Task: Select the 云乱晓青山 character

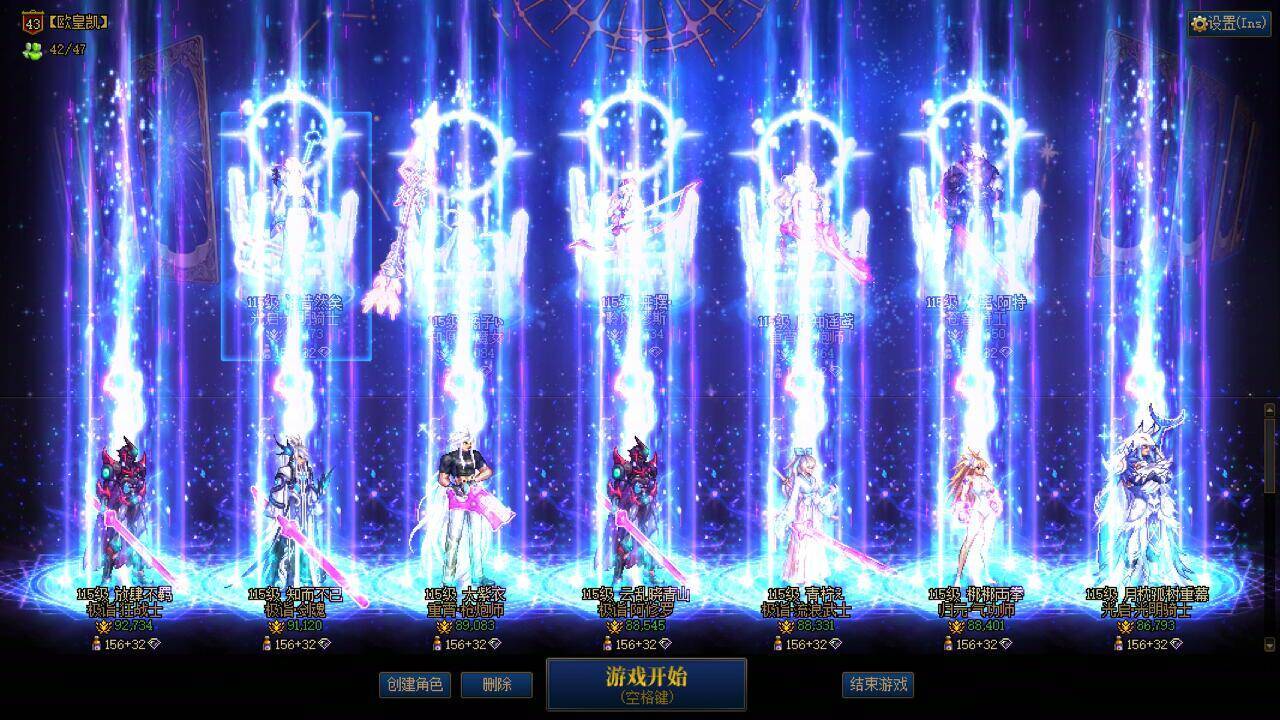Action: pyautogui.click(x=630, y=500)
